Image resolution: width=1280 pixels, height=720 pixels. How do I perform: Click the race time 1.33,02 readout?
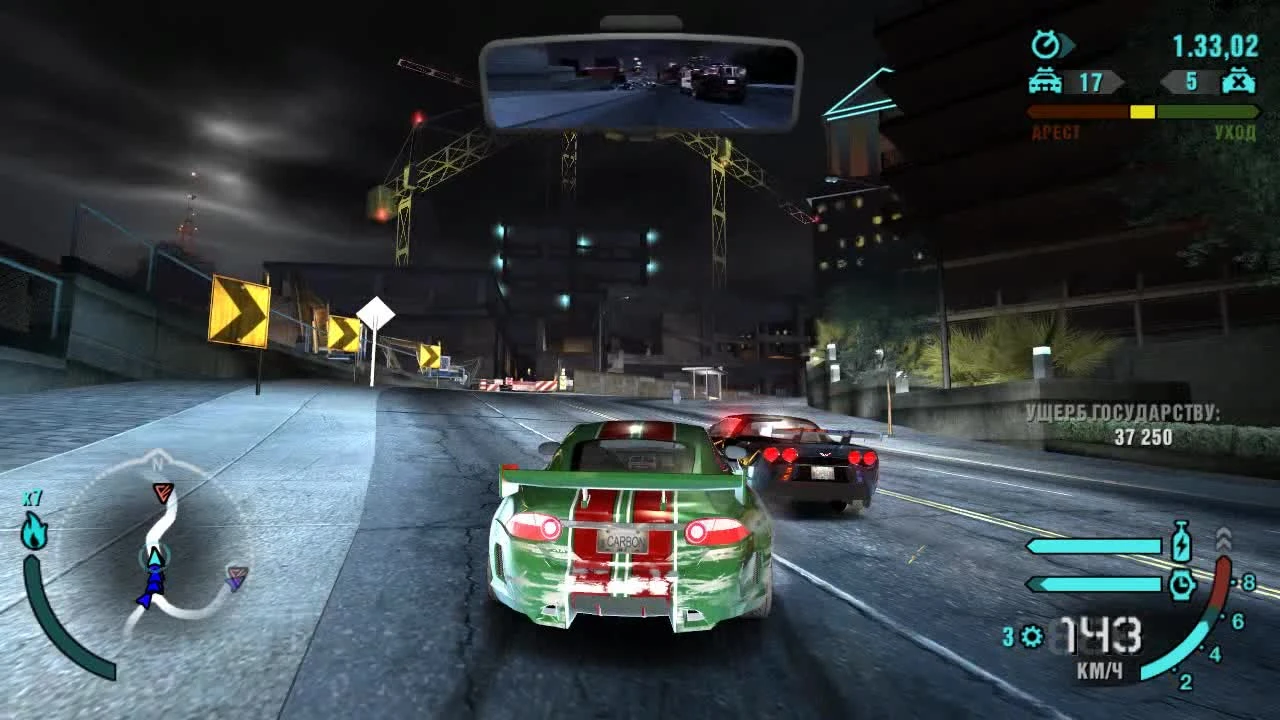pos(1213,45)
